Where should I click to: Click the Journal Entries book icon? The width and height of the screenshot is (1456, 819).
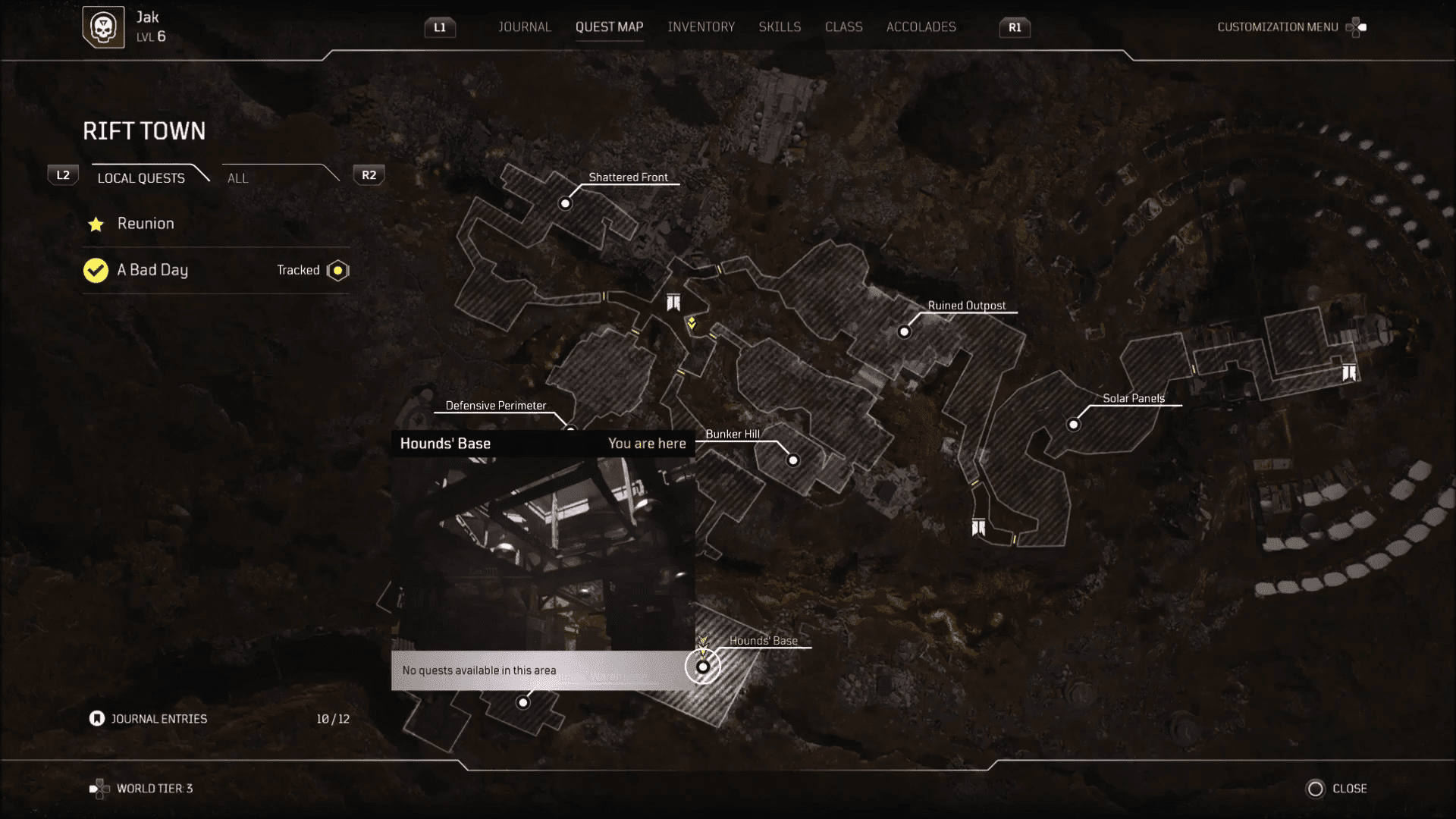[97, 718]
